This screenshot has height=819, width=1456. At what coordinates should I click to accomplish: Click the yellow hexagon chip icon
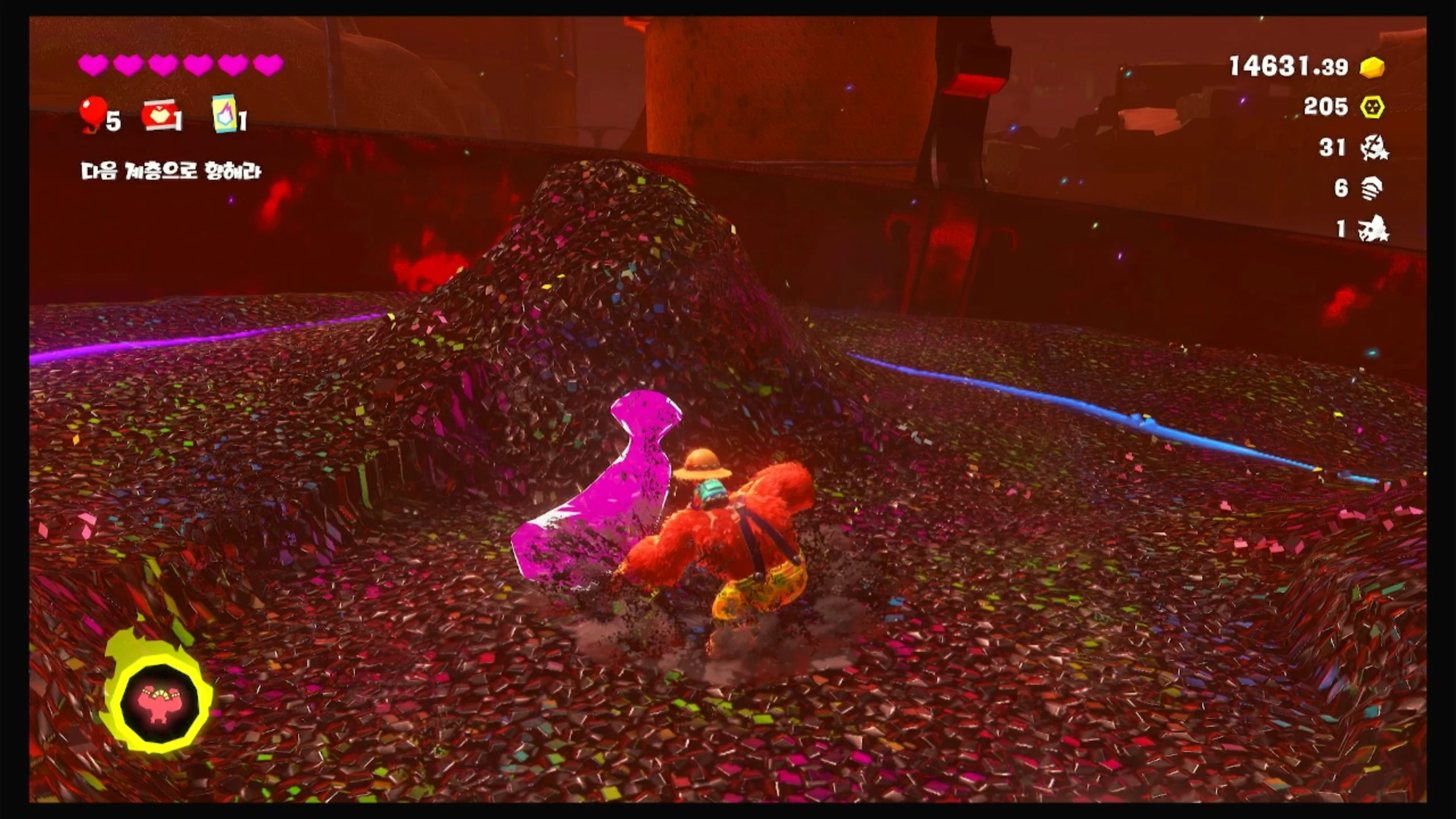click(1372, 107)
